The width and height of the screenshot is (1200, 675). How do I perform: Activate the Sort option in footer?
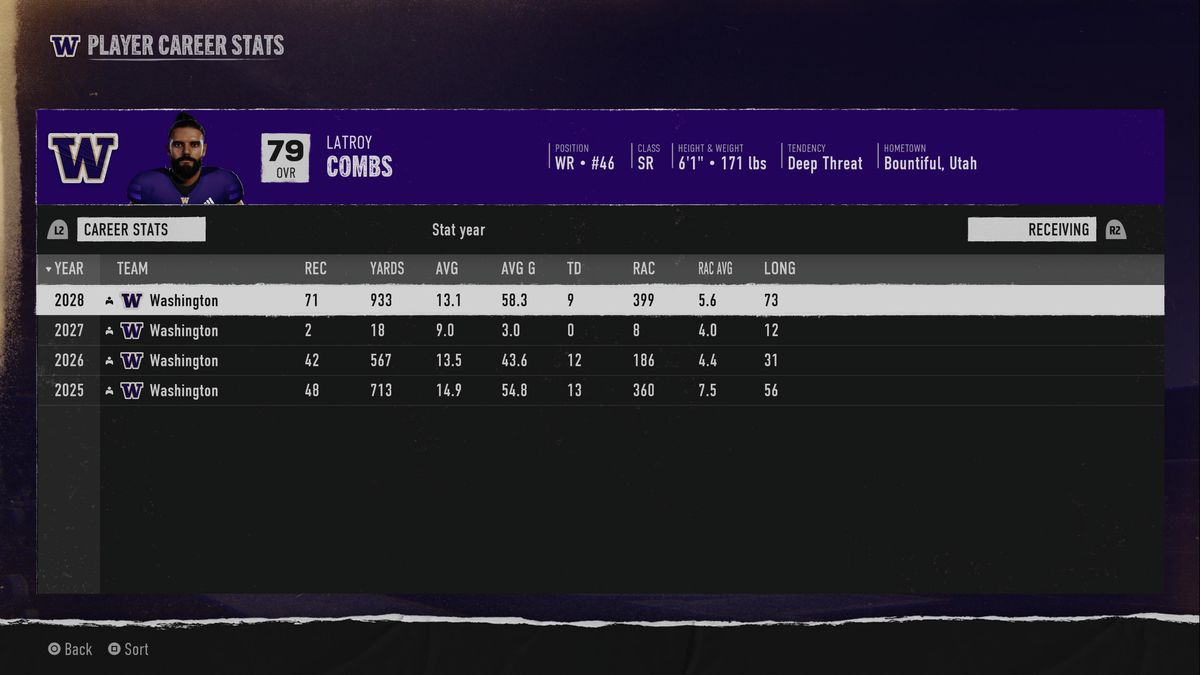click(129, 649)
